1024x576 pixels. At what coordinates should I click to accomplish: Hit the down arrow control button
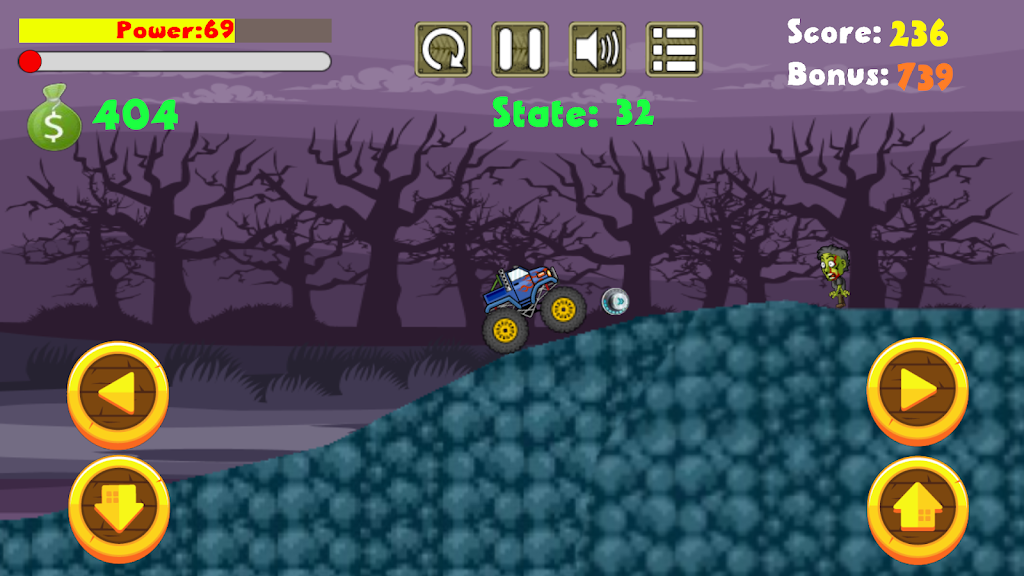coord(119,509)
